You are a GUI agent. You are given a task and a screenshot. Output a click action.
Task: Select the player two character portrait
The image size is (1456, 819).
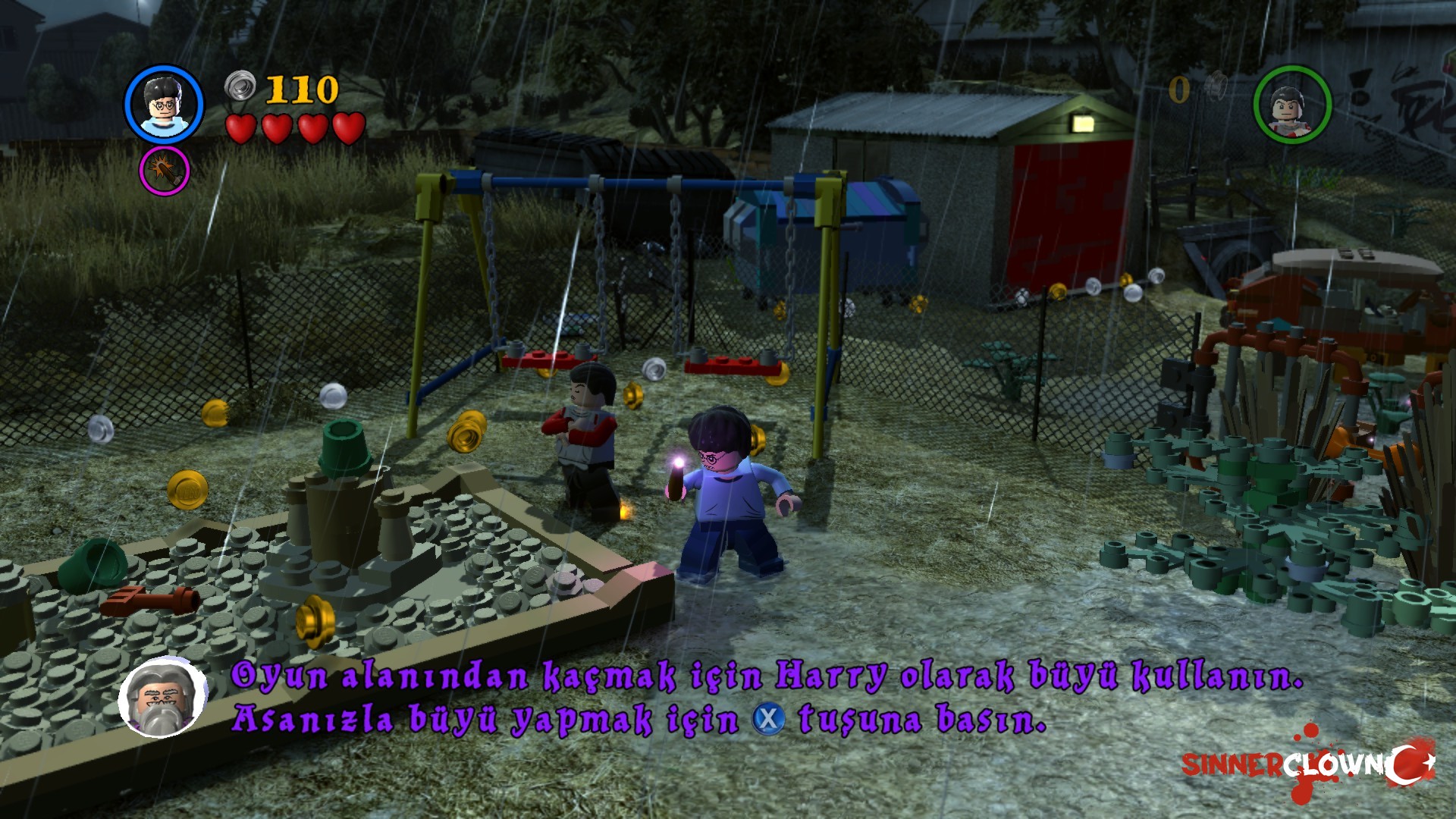tap(1292, 104)
